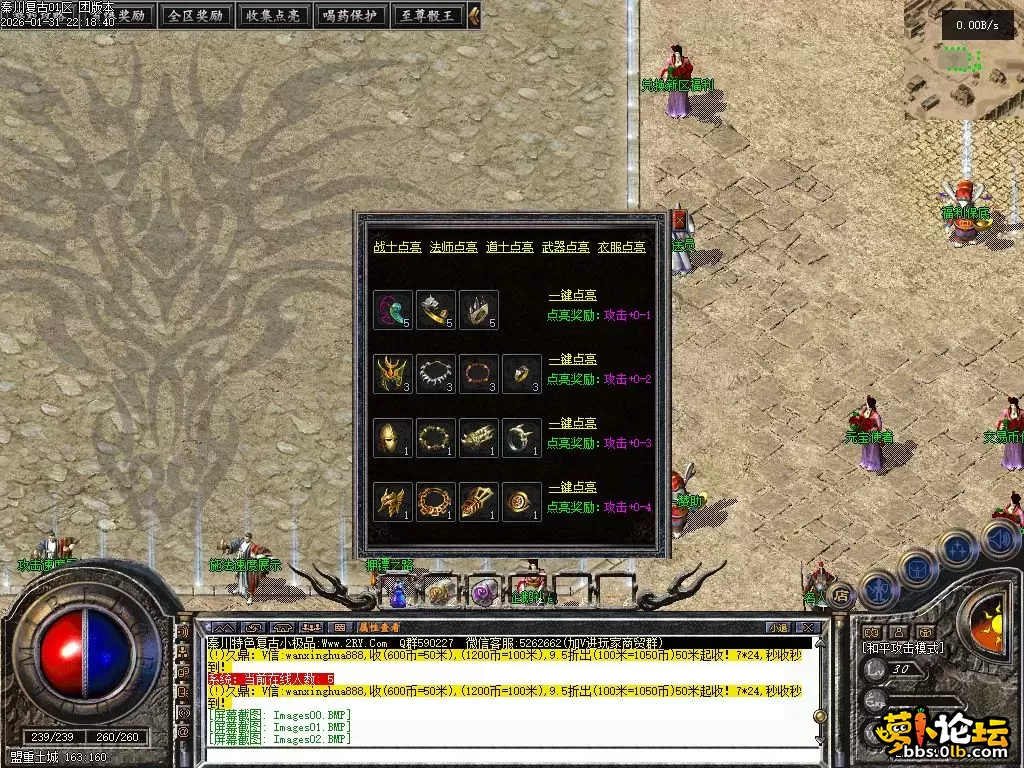This screenshot has height=768, width=1024.
Task: Show the 武器点亮 tab
Action: point(565,247)
